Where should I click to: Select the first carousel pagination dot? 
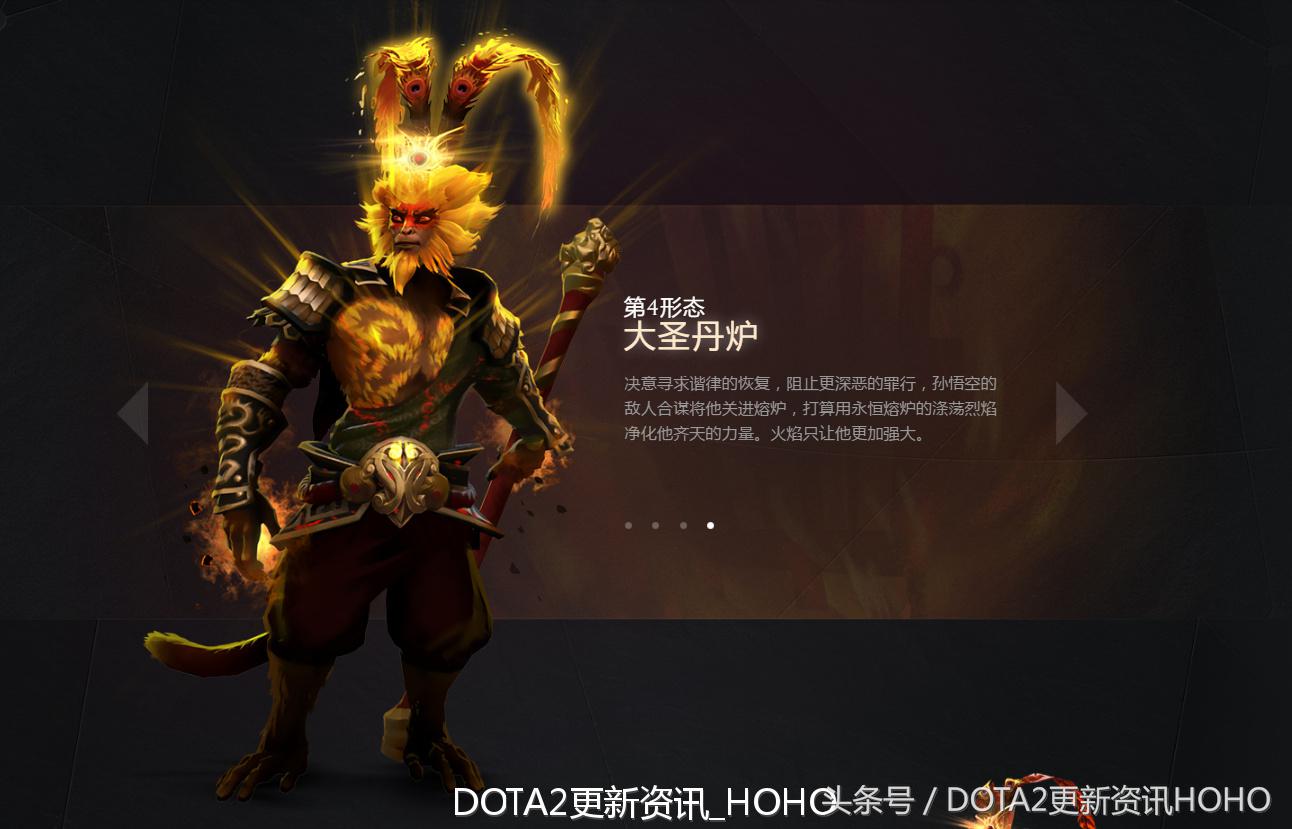(x=627, y=523)
